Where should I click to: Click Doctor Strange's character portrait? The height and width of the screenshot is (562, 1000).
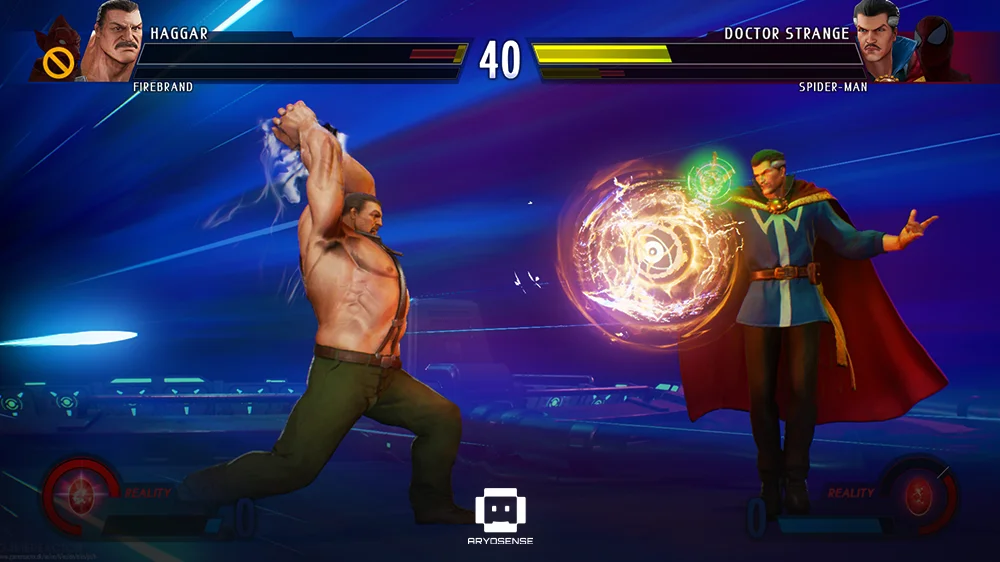click(882, 40)
